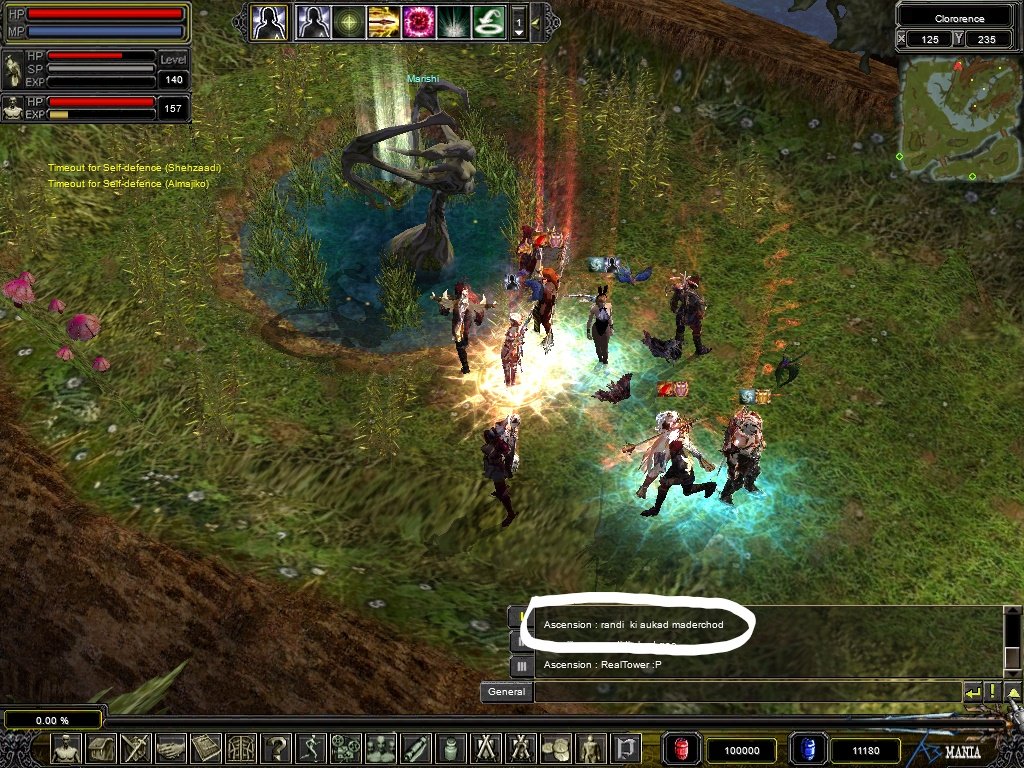Viewport: 1024px width, 768px height.
Task: Cast the pink energy burst skill
Action: click(x=418, y=21)
